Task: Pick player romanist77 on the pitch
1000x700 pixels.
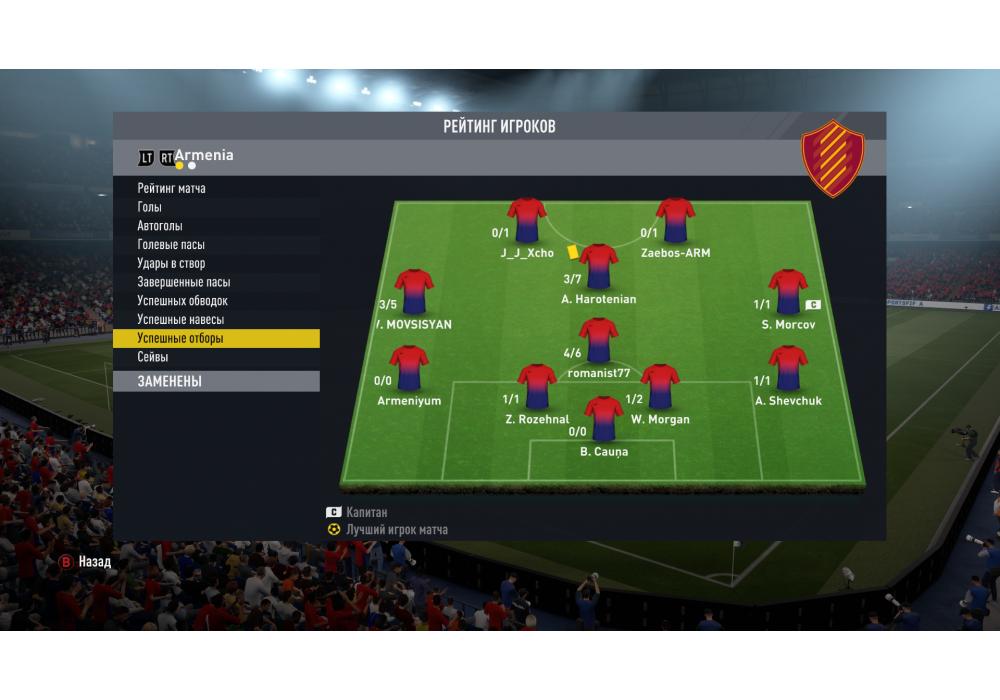Action: tap(599, 341)
